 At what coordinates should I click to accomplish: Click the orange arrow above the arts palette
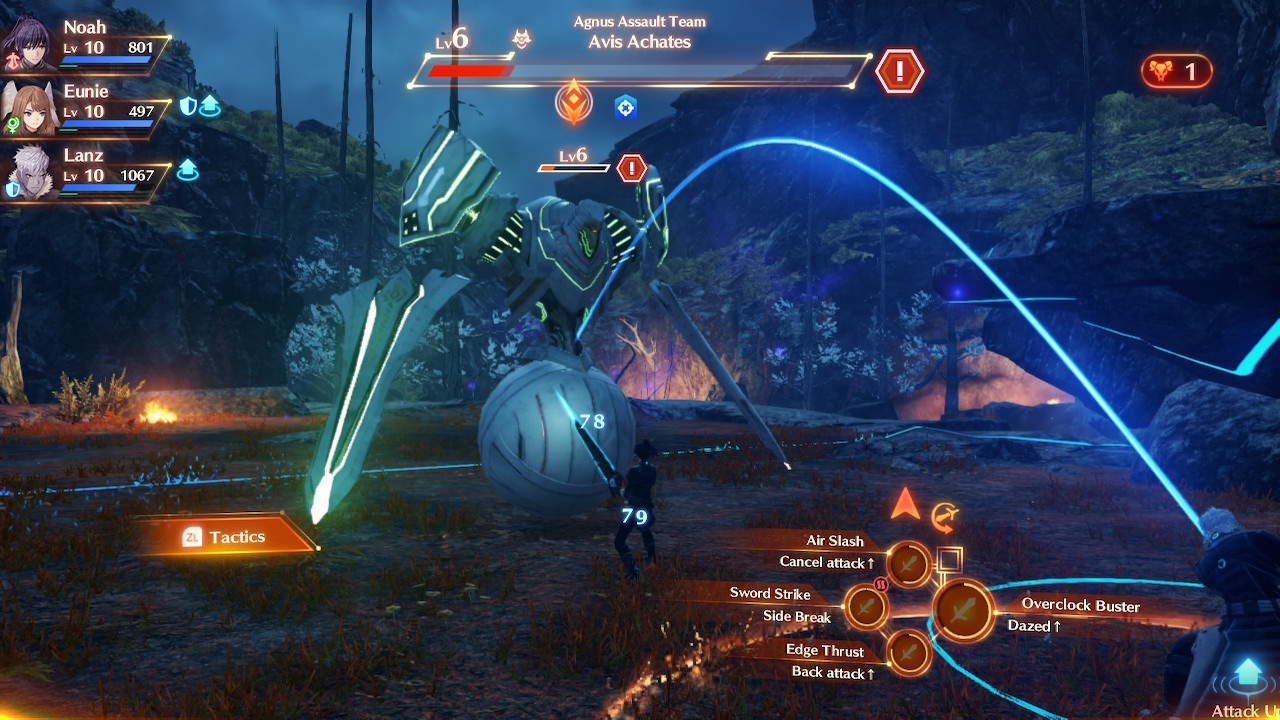[x=905, y=504]
